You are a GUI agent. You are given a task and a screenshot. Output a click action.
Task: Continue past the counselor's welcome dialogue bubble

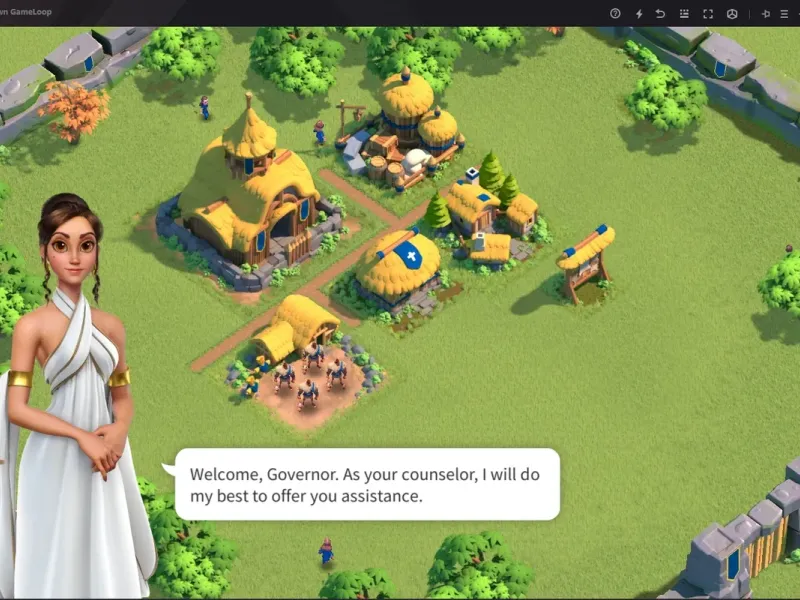pyautogui.click(x=366, y=484)
